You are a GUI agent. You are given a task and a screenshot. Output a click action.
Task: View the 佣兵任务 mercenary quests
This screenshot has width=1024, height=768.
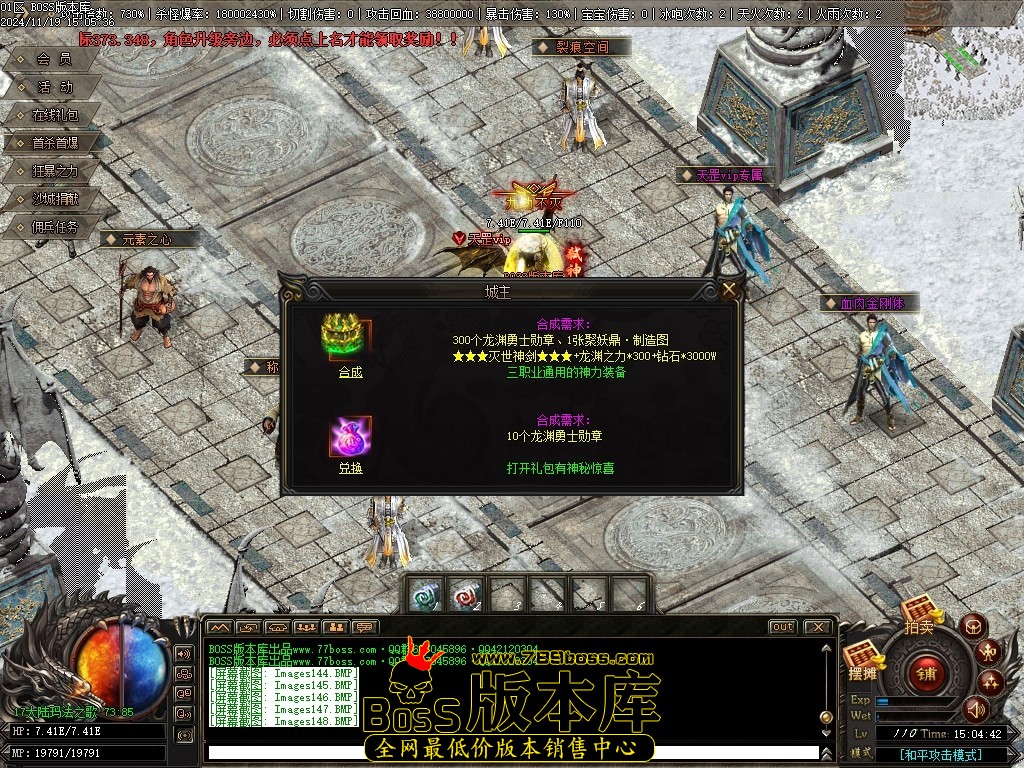[54, 227]
